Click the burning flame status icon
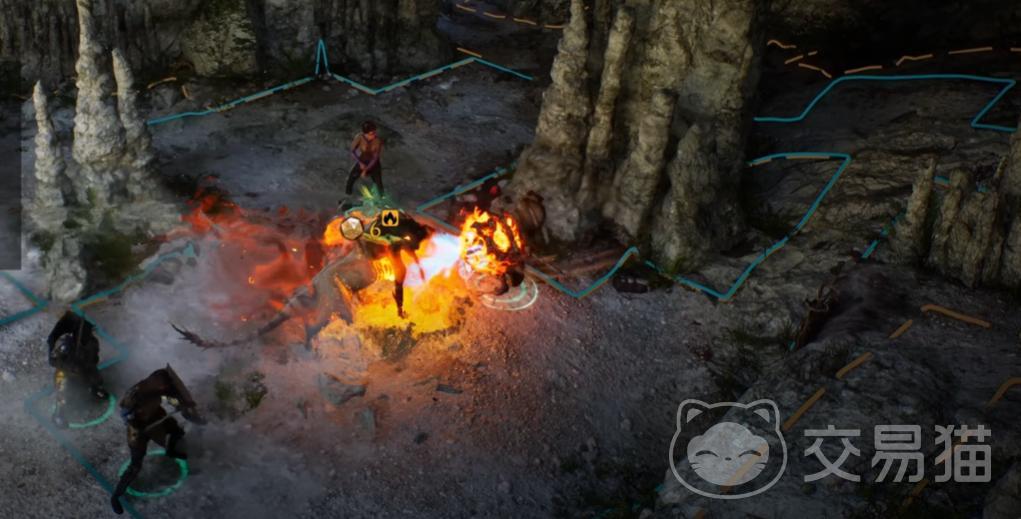This screenshot has height=519, width=1021. (x=389, y=218)
